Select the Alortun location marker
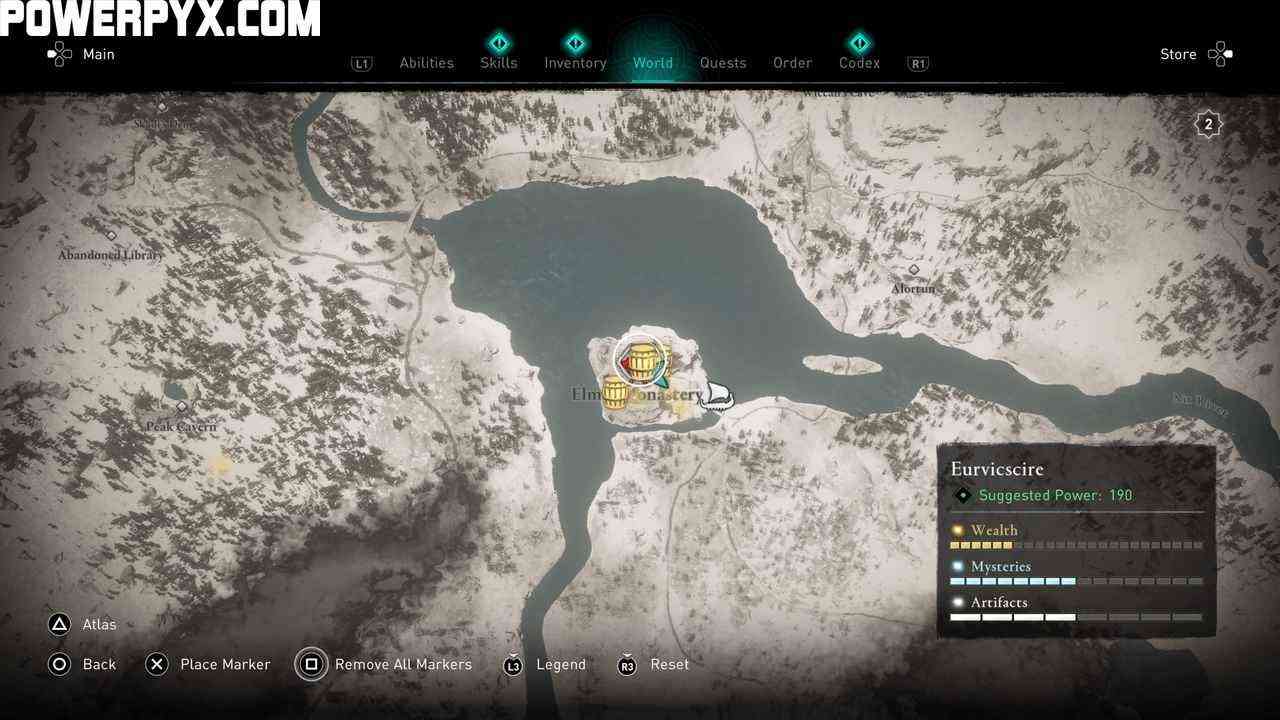Viewport: 1280px width, 720px height. (913, 271)
